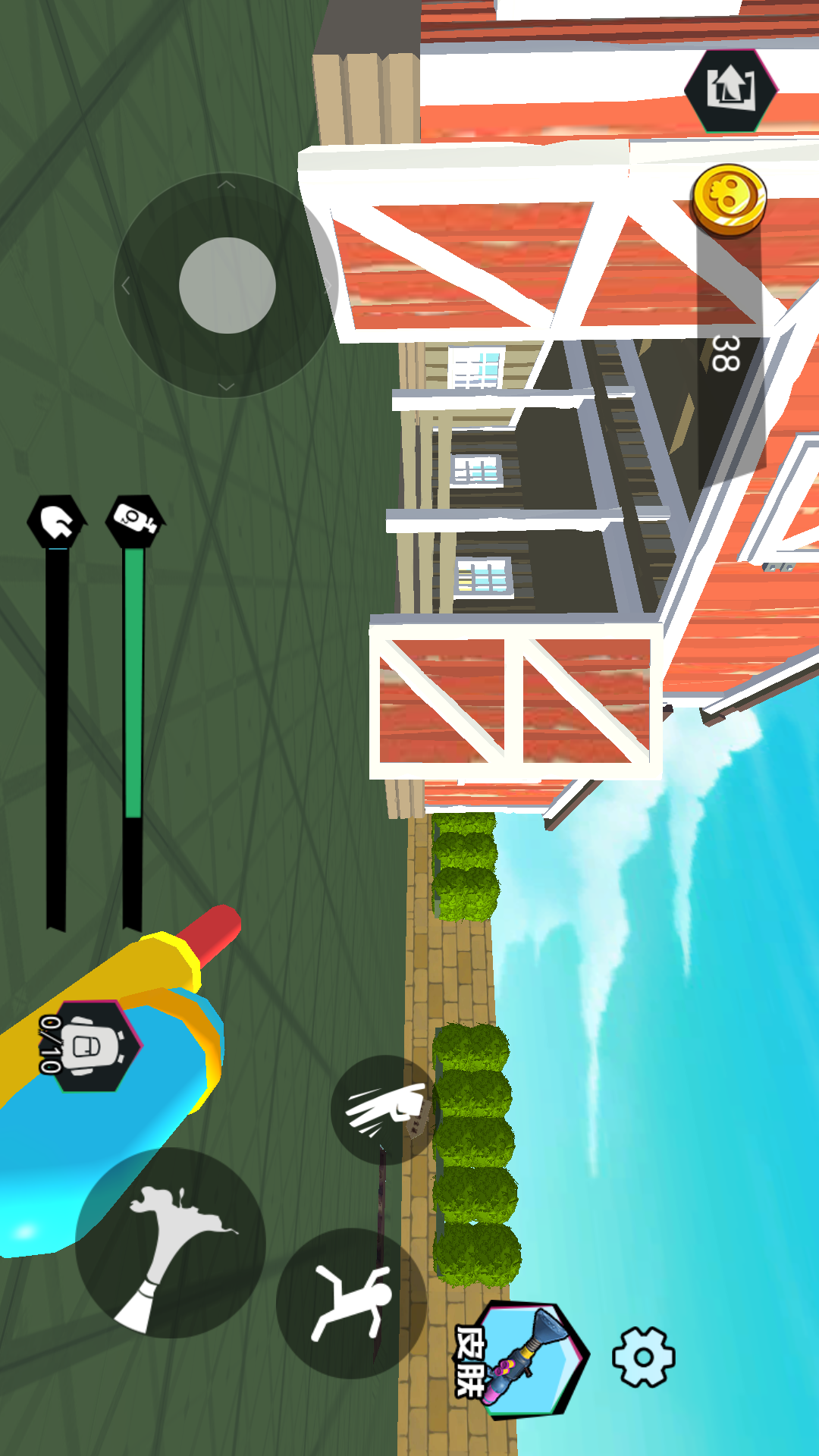This screenshot has width=819, height=1456.
Task: Tap the gold skull coin icon
Action: coord(729,199)
